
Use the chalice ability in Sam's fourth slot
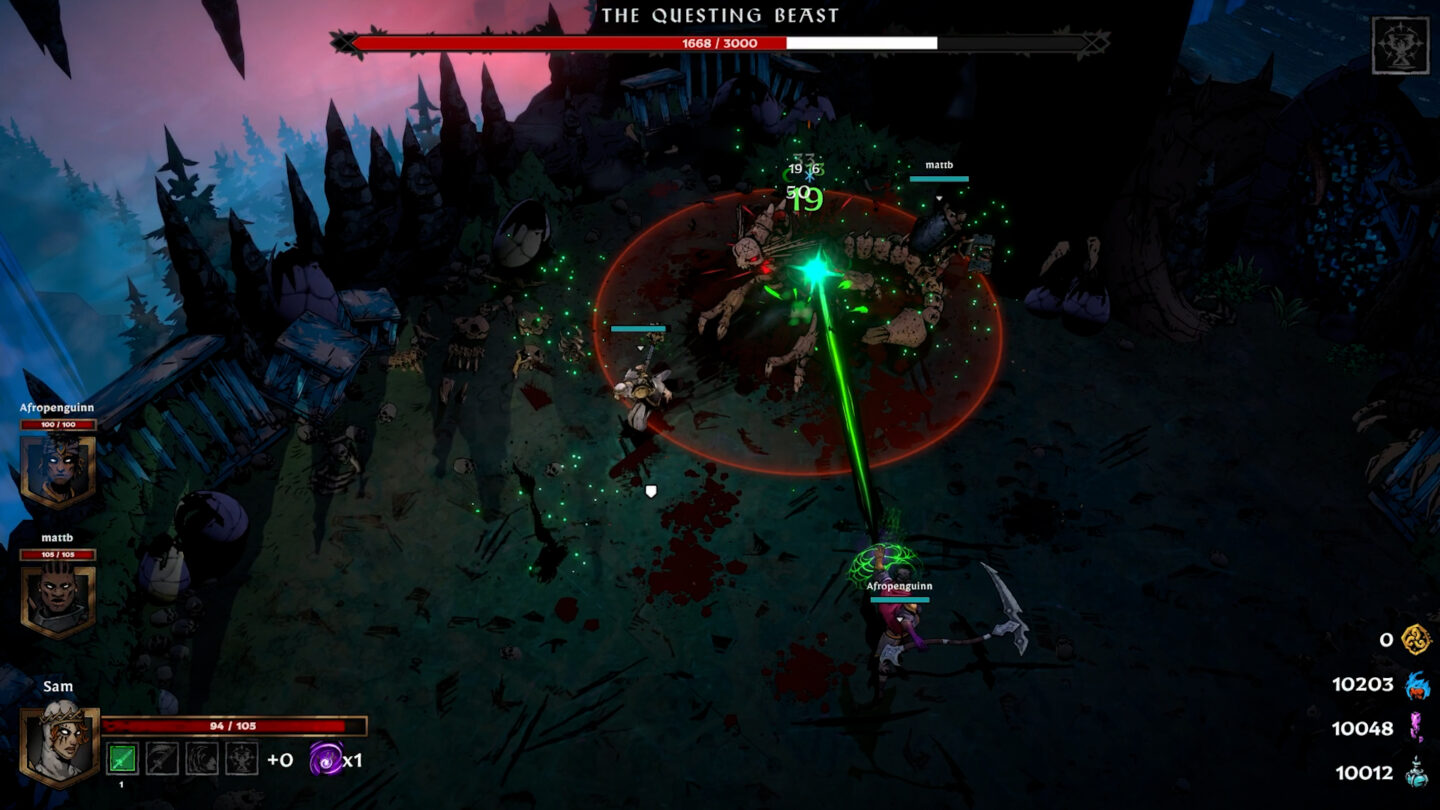pyautogui.click(x=240, y=759)
